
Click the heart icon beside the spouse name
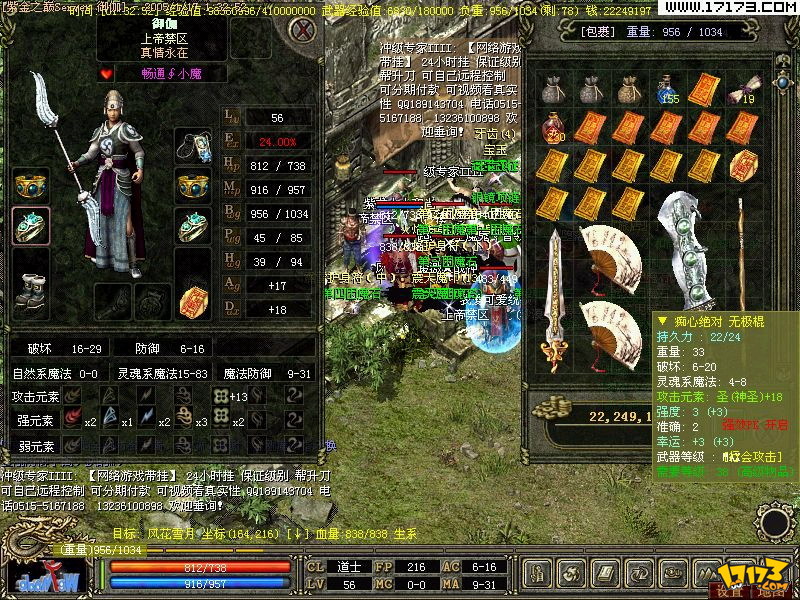point(108,73)
